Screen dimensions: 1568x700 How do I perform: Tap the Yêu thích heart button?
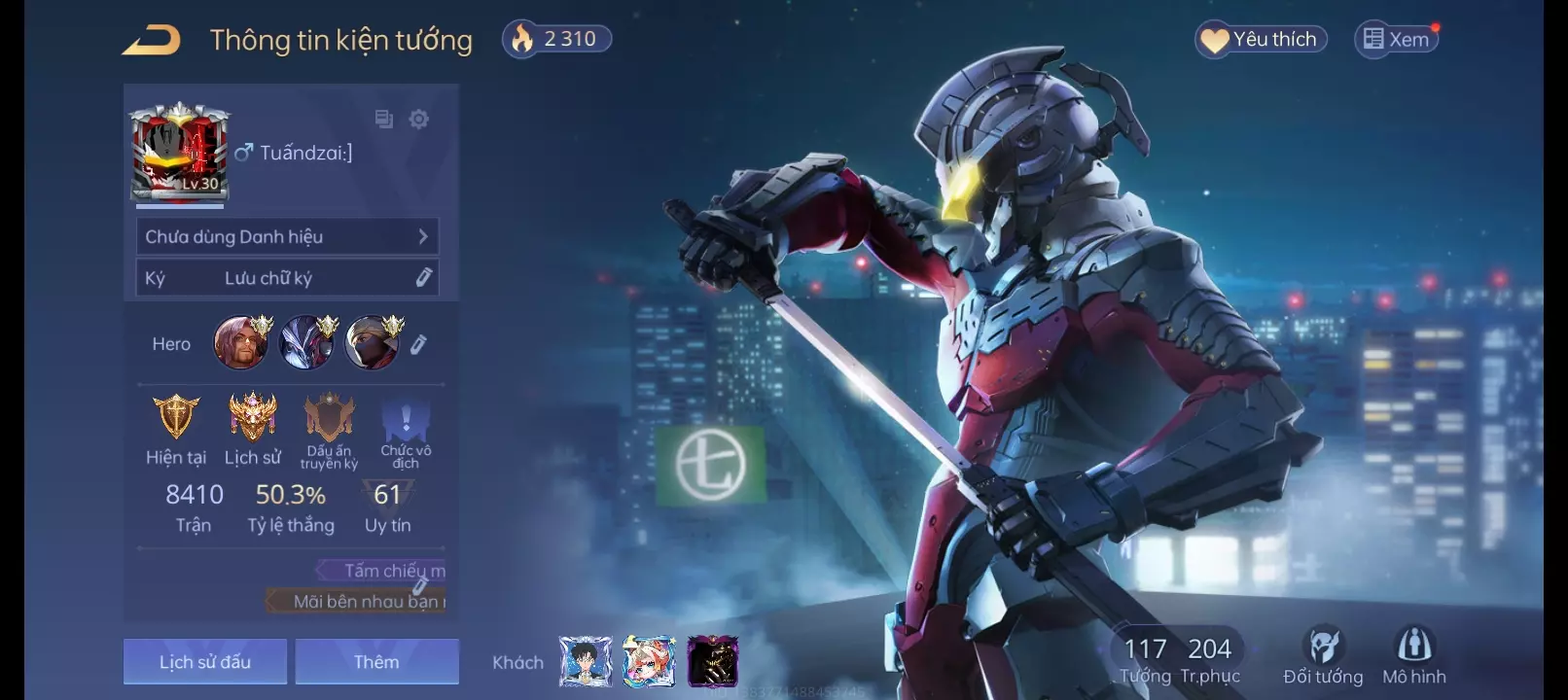coord(1261,40)
